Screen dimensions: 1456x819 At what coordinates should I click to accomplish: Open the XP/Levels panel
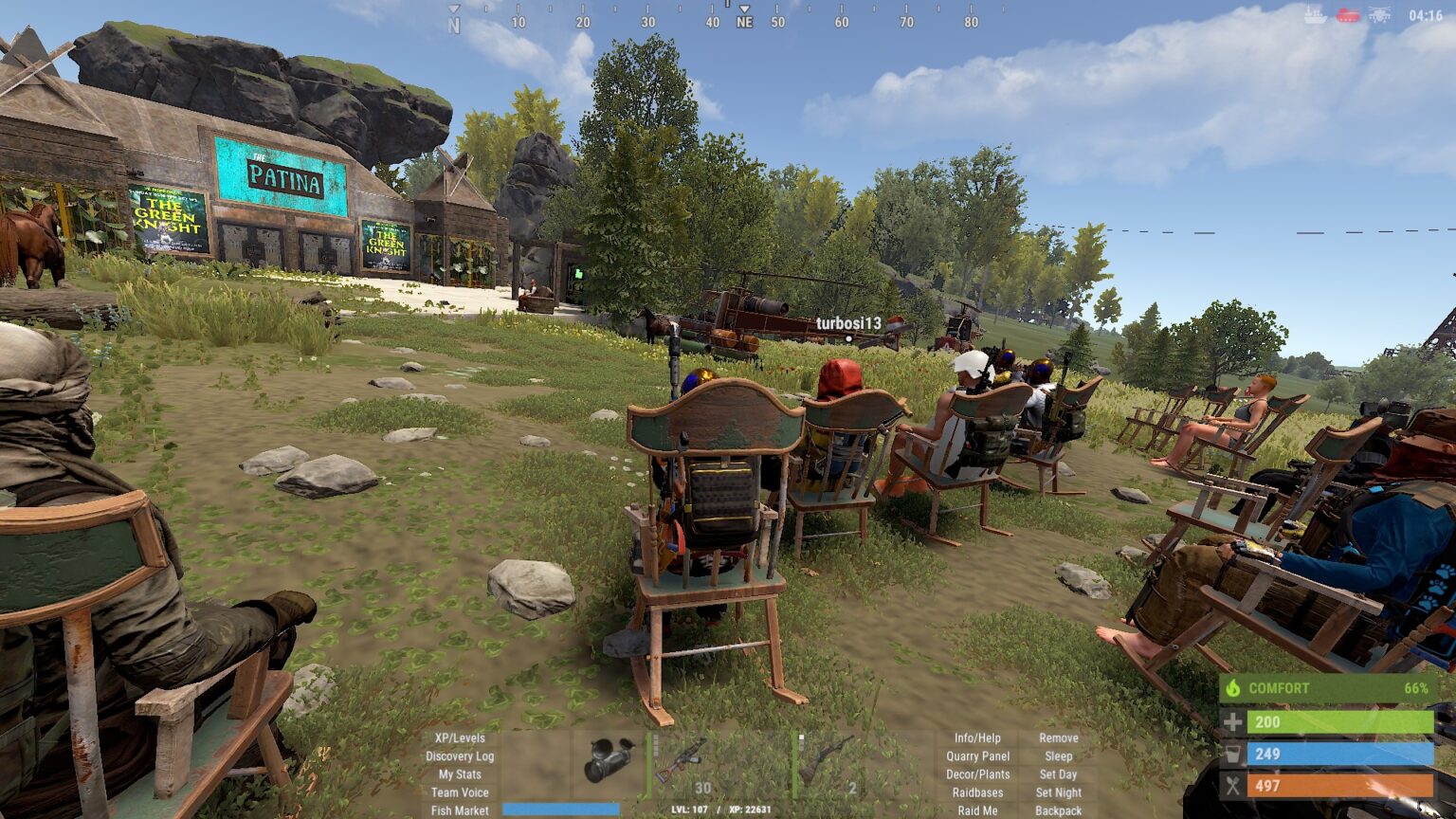coord(460,737)
